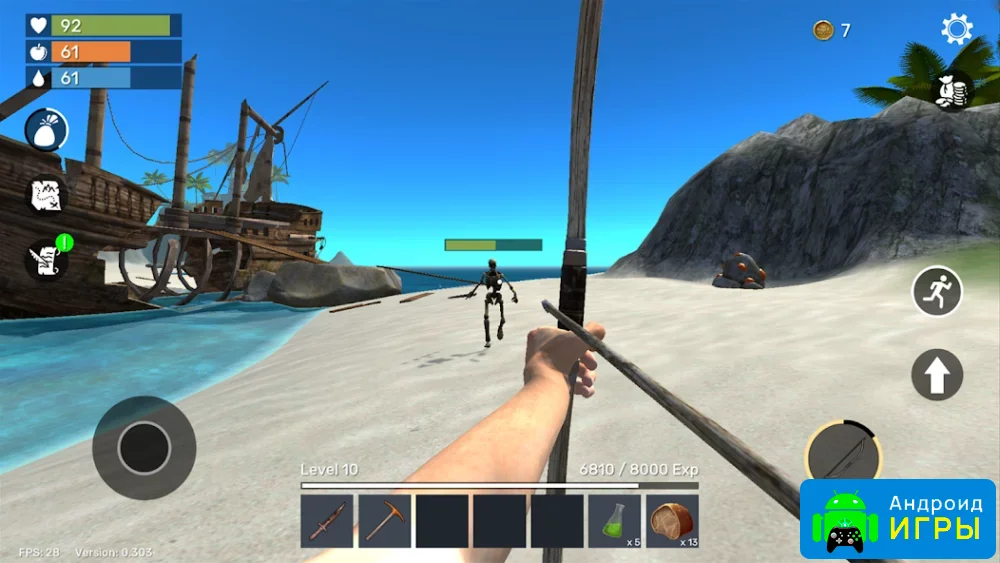The width and height of the screenshot is (1000, 563).
Task: Use the green potion flask slot
Action: pos(614,521)
